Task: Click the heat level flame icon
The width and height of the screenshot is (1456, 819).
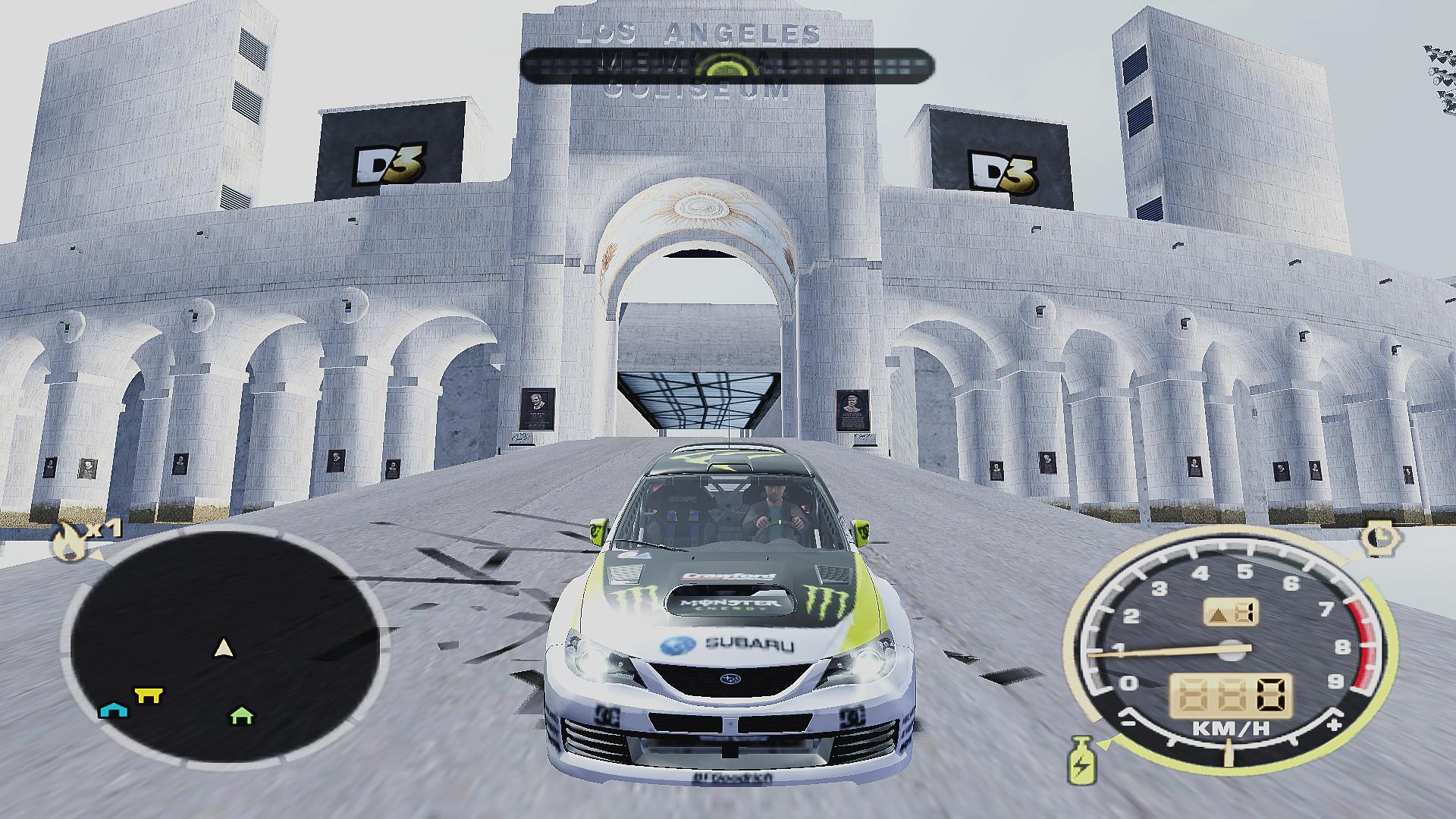Action: (67, 542)
